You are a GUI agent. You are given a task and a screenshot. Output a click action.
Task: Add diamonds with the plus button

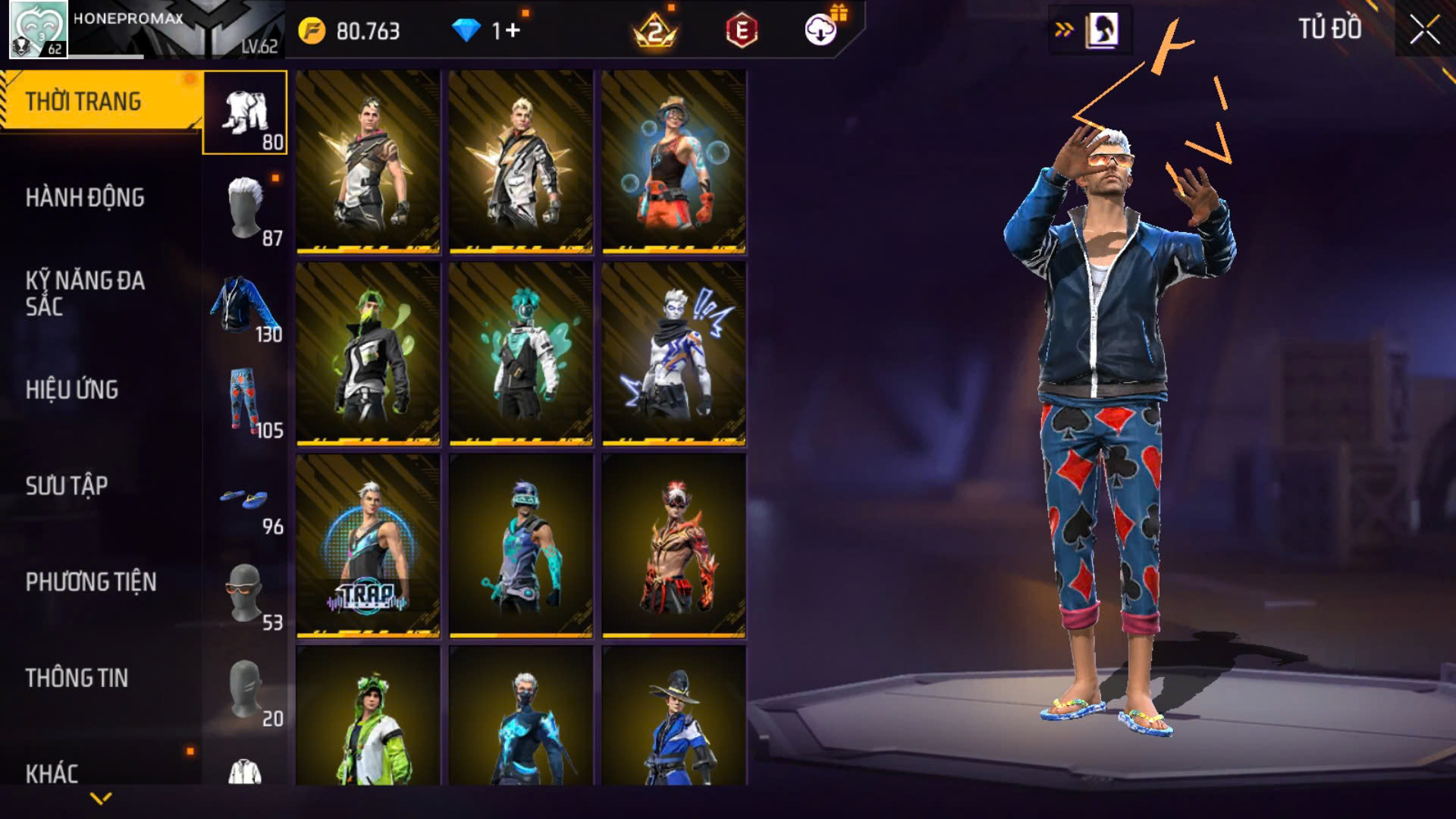513,30
